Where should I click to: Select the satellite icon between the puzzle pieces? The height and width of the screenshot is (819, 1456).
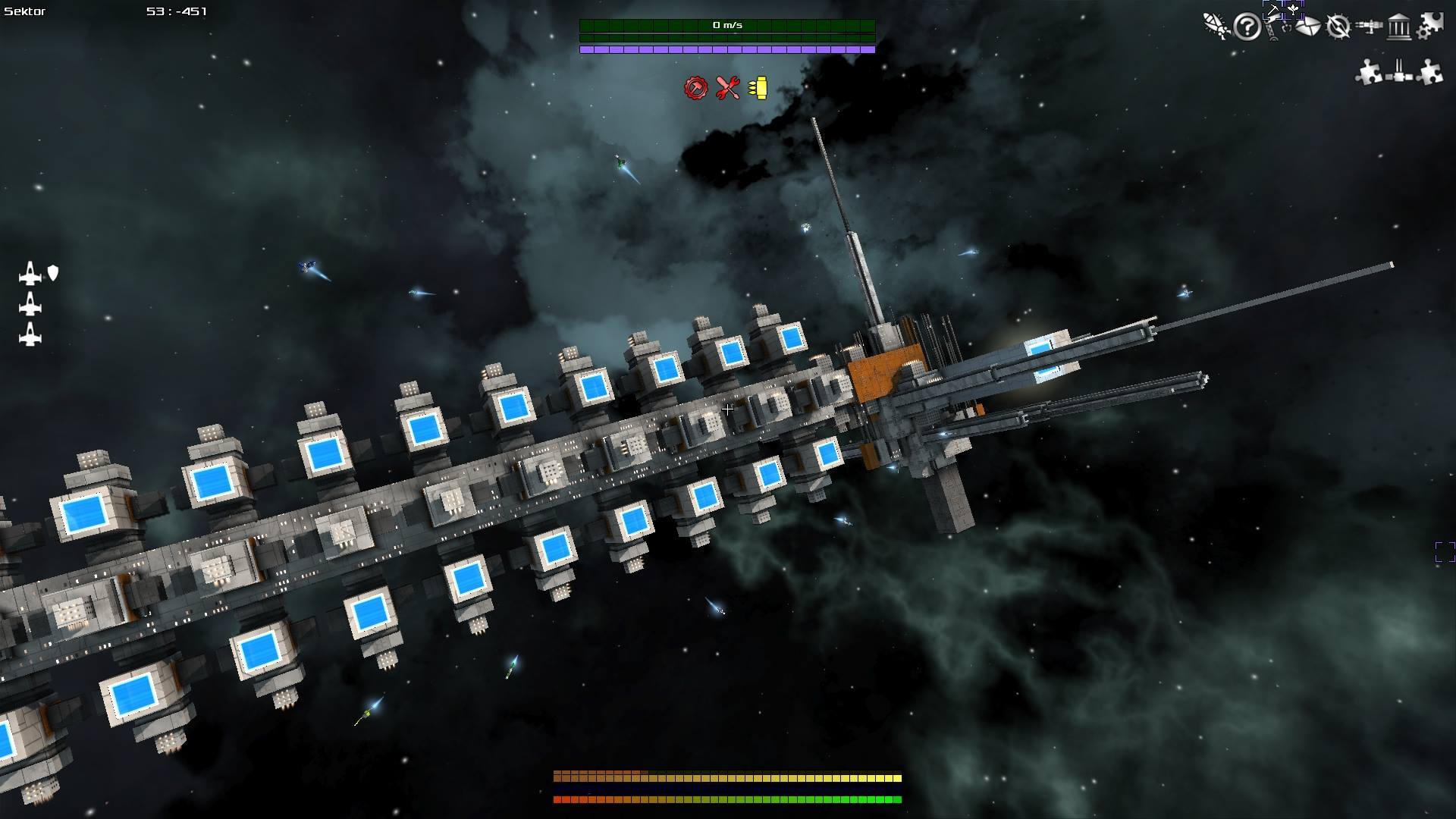1399,72
